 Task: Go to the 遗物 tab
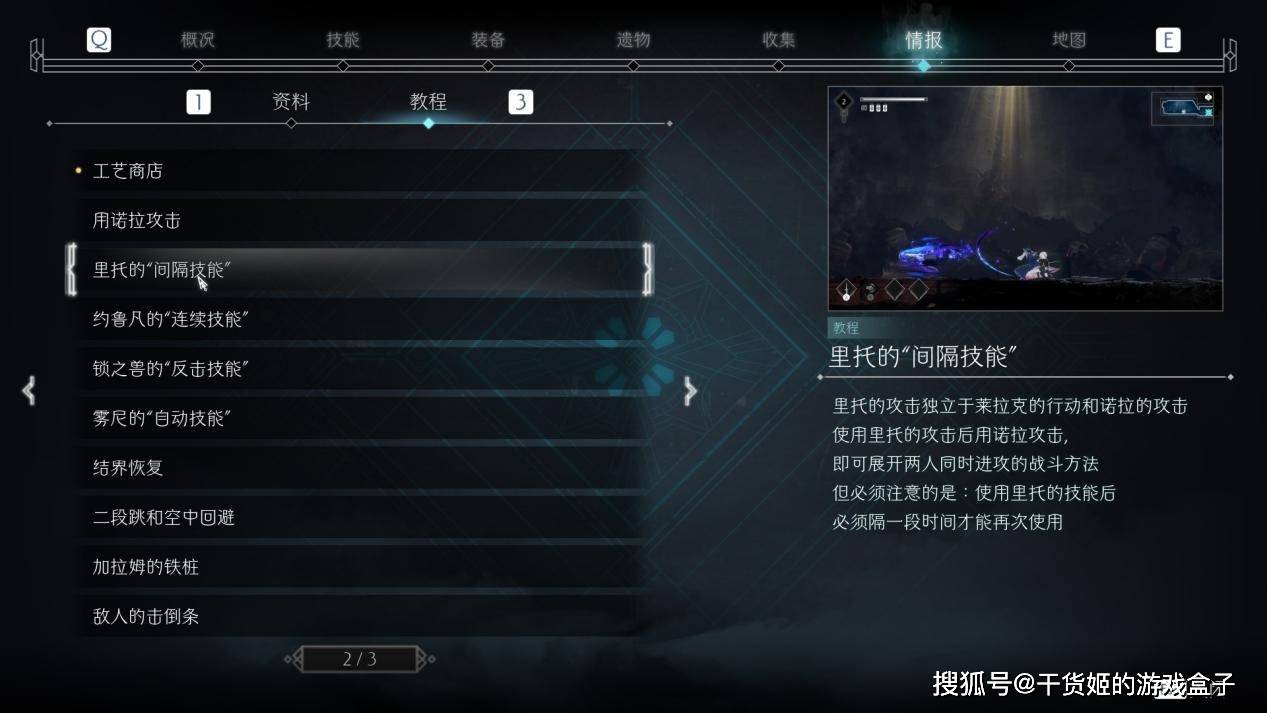(633, 41)
